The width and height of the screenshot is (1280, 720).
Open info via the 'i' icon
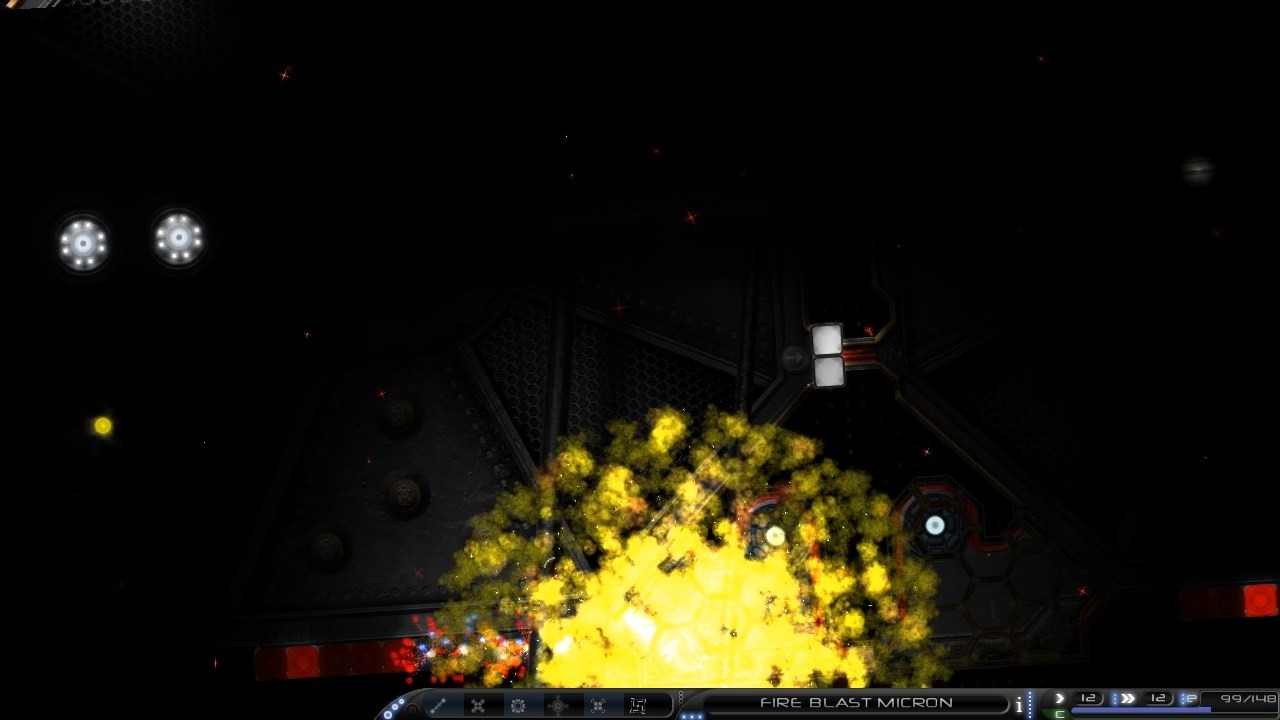(1018, 703)
